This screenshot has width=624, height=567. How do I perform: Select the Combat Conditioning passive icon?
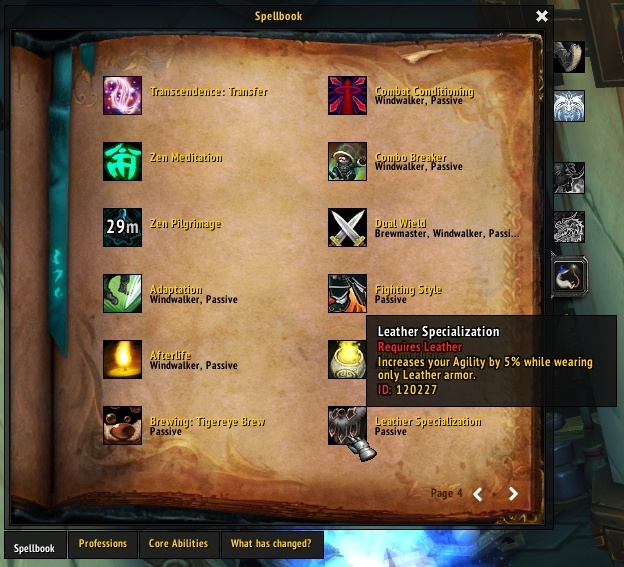tap(347, 95)
